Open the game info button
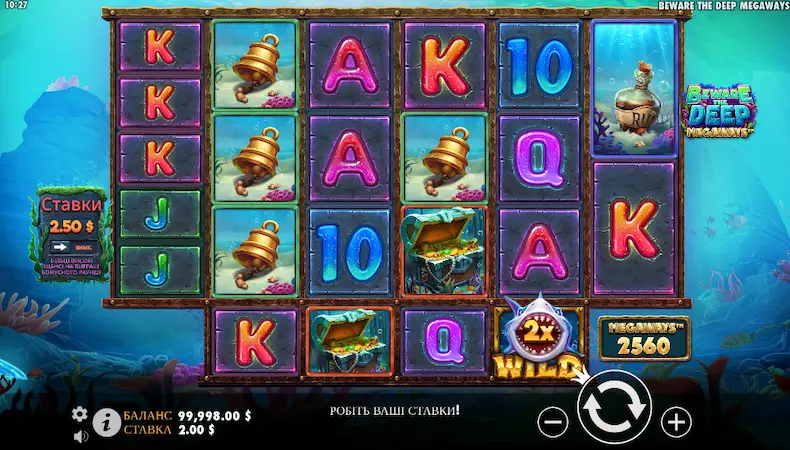Screen dimensions: 790x450 [103, 424]
